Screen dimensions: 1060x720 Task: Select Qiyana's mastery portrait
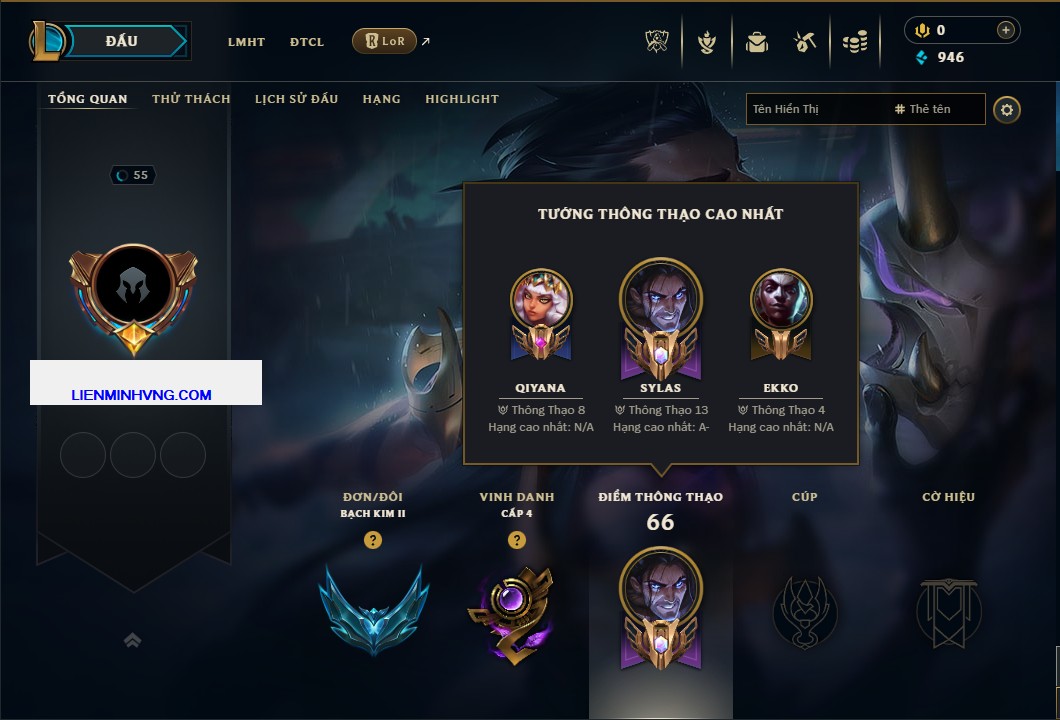[541, 301]
